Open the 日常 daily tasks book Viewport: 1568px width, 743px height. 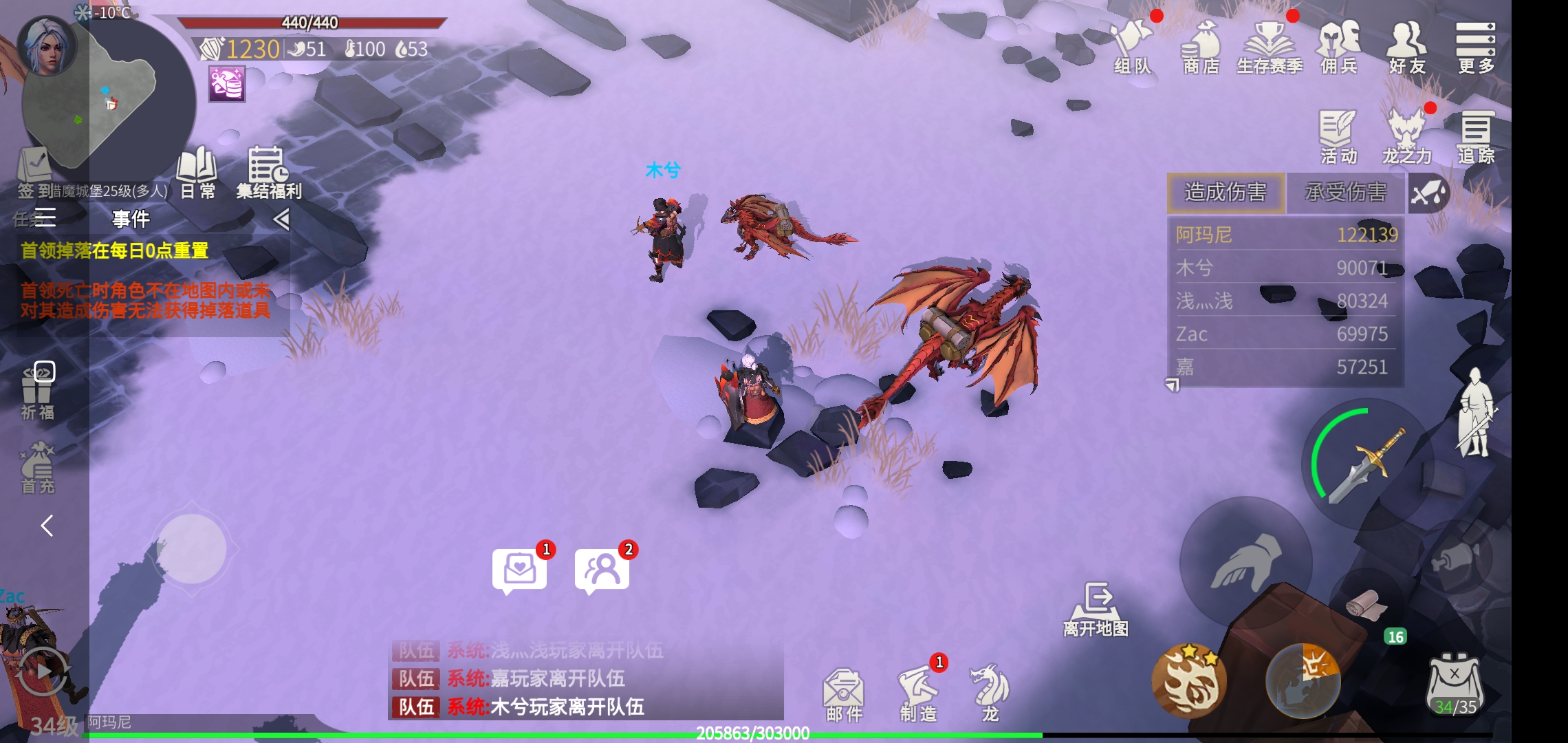(197, 172)
